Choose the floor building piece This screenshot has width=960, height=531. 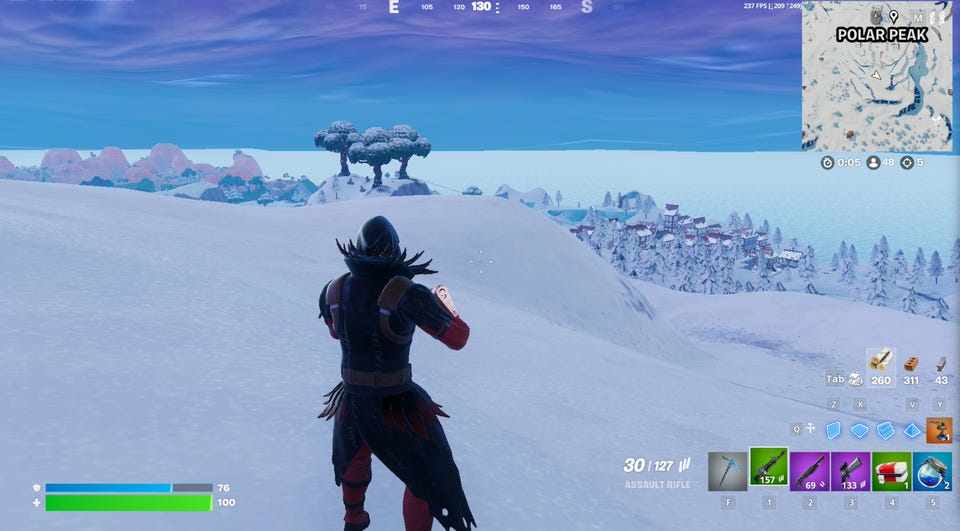859,430
